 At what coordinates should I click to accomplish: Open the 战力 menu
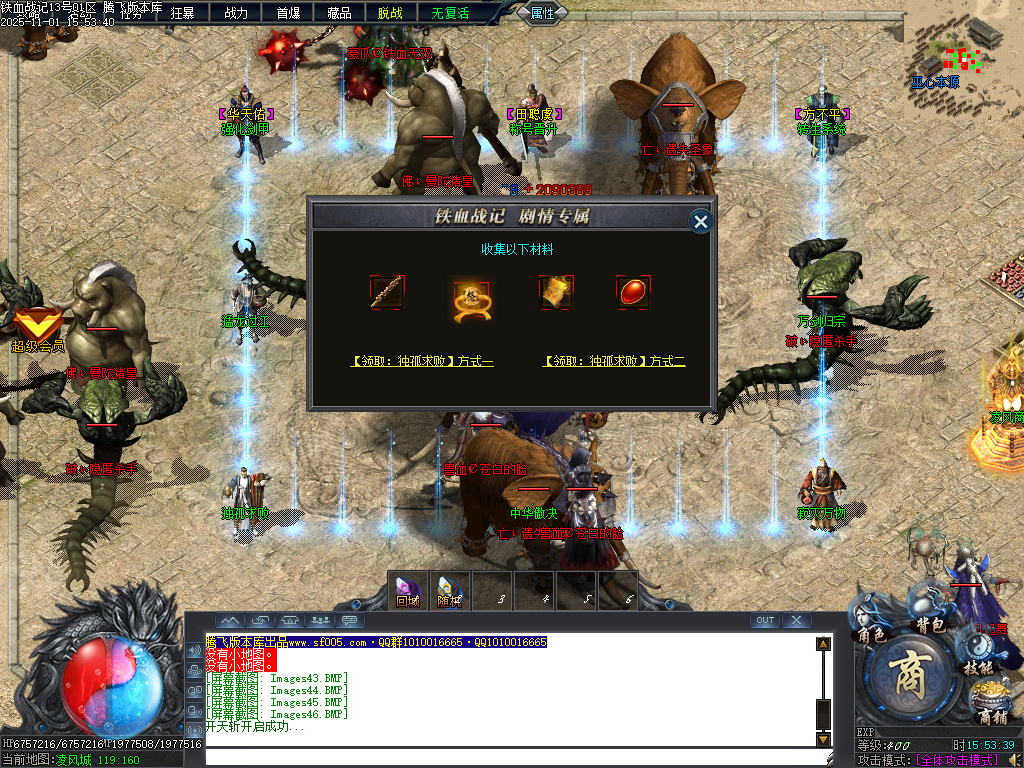(236, 13)
